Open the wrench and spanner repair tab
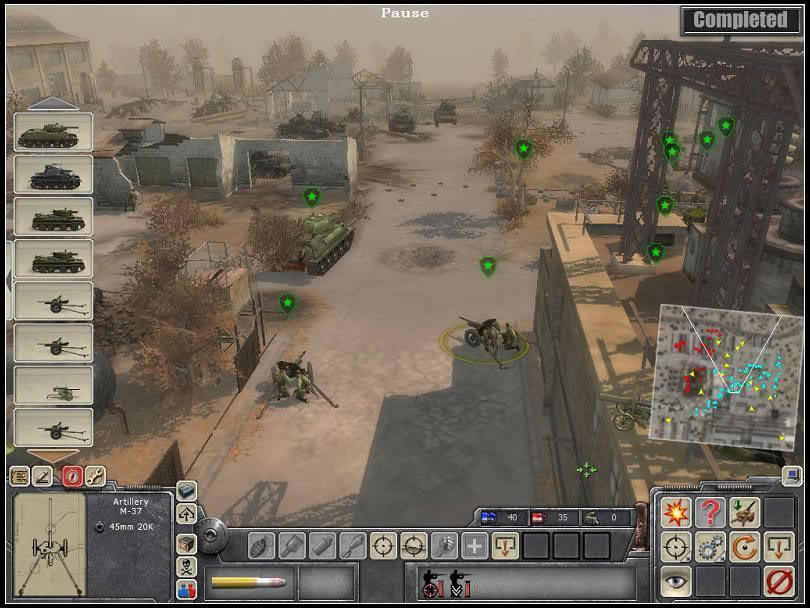 [x=95, y=477]
